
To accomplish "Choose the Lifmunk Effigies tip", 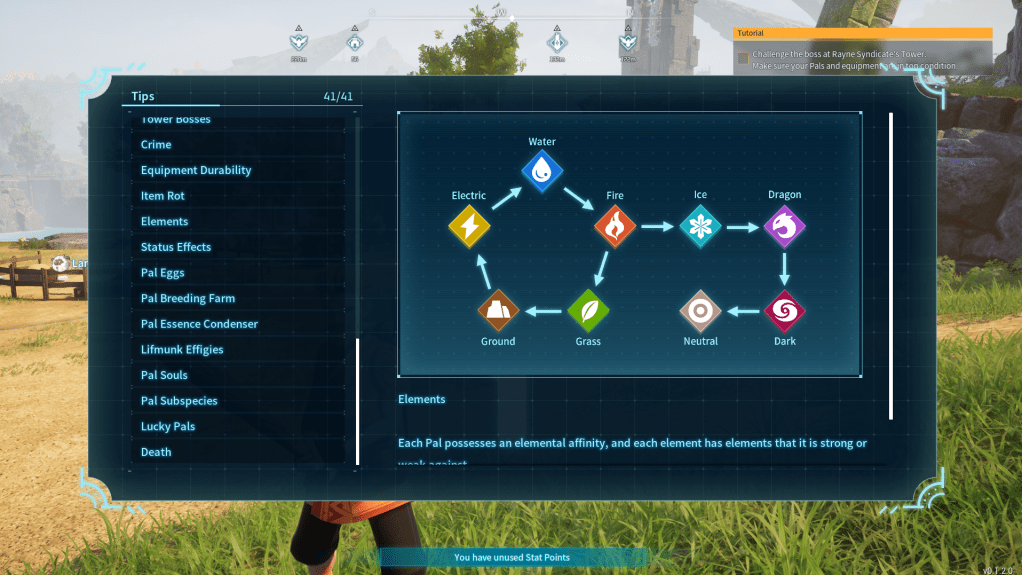I will point(182,350).
